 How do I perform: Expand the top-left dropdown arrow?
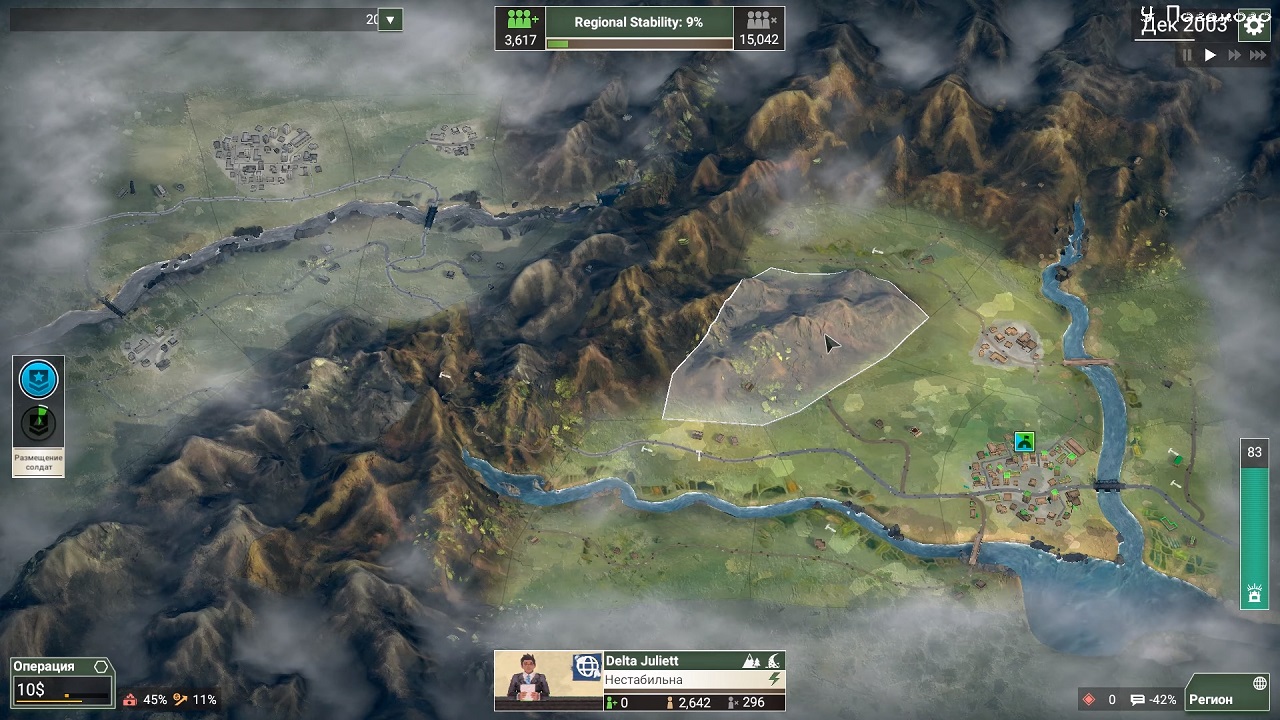coord(390,19)
